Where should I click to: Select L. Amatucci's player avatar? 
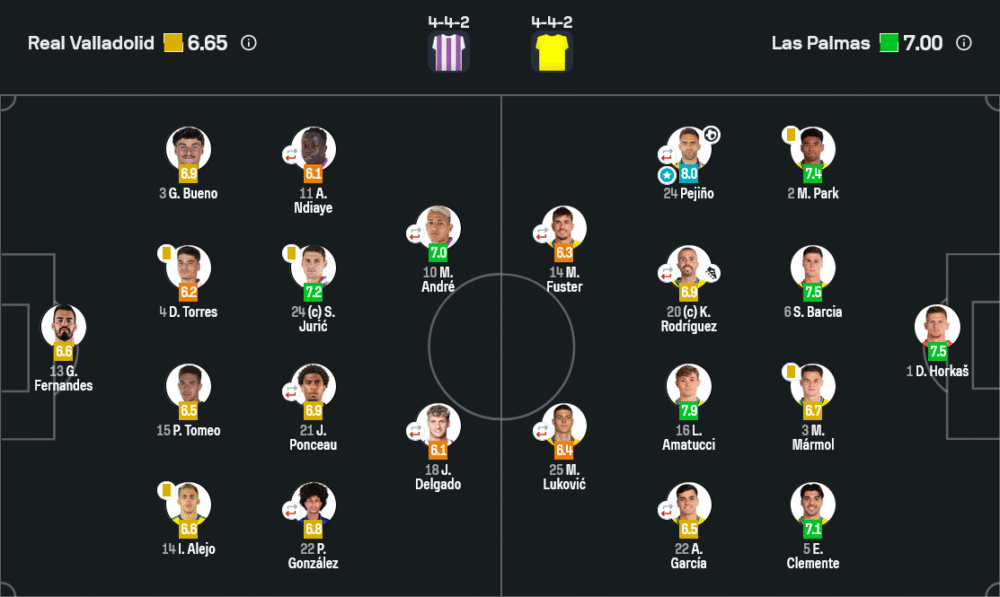[689, 387]
